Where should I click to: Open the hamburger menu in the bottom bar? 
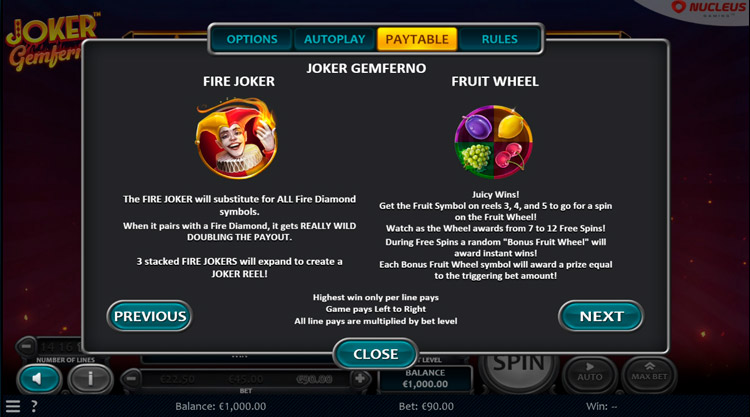(12, 407)
